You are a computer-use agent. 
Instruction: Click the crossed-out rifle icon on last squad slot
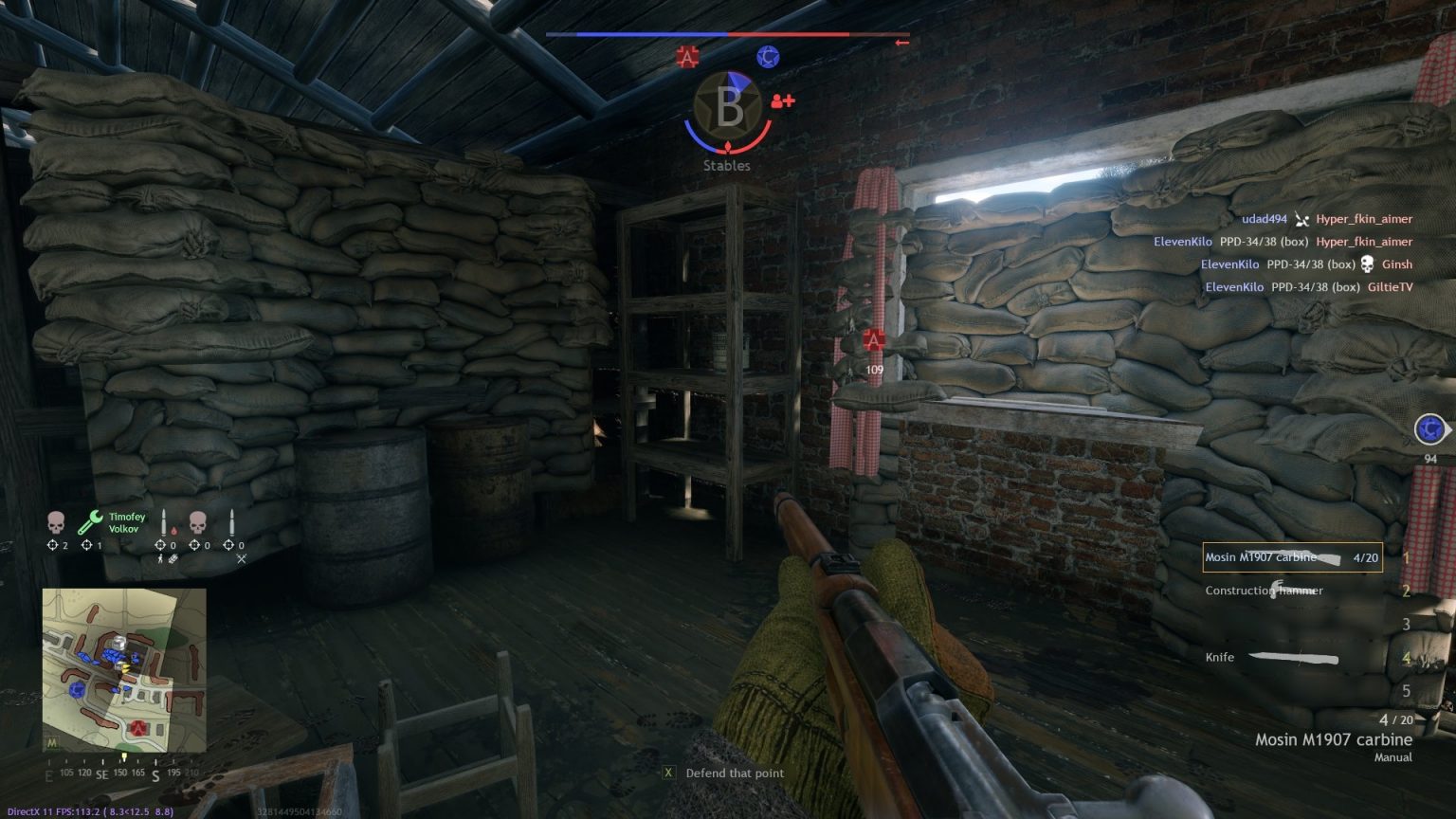tap(241, 558)
